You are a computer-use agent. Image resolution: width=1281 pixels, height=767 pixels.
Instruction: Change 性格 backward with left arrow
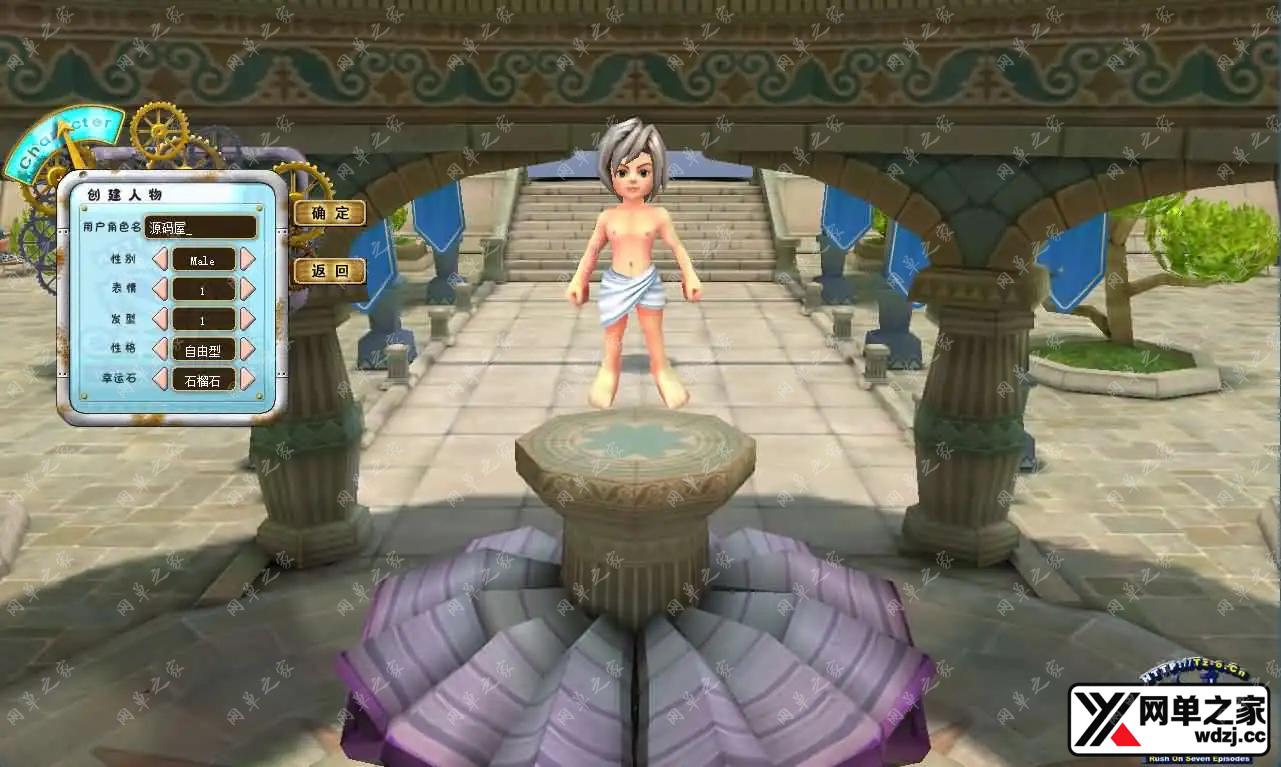[160, 349]
